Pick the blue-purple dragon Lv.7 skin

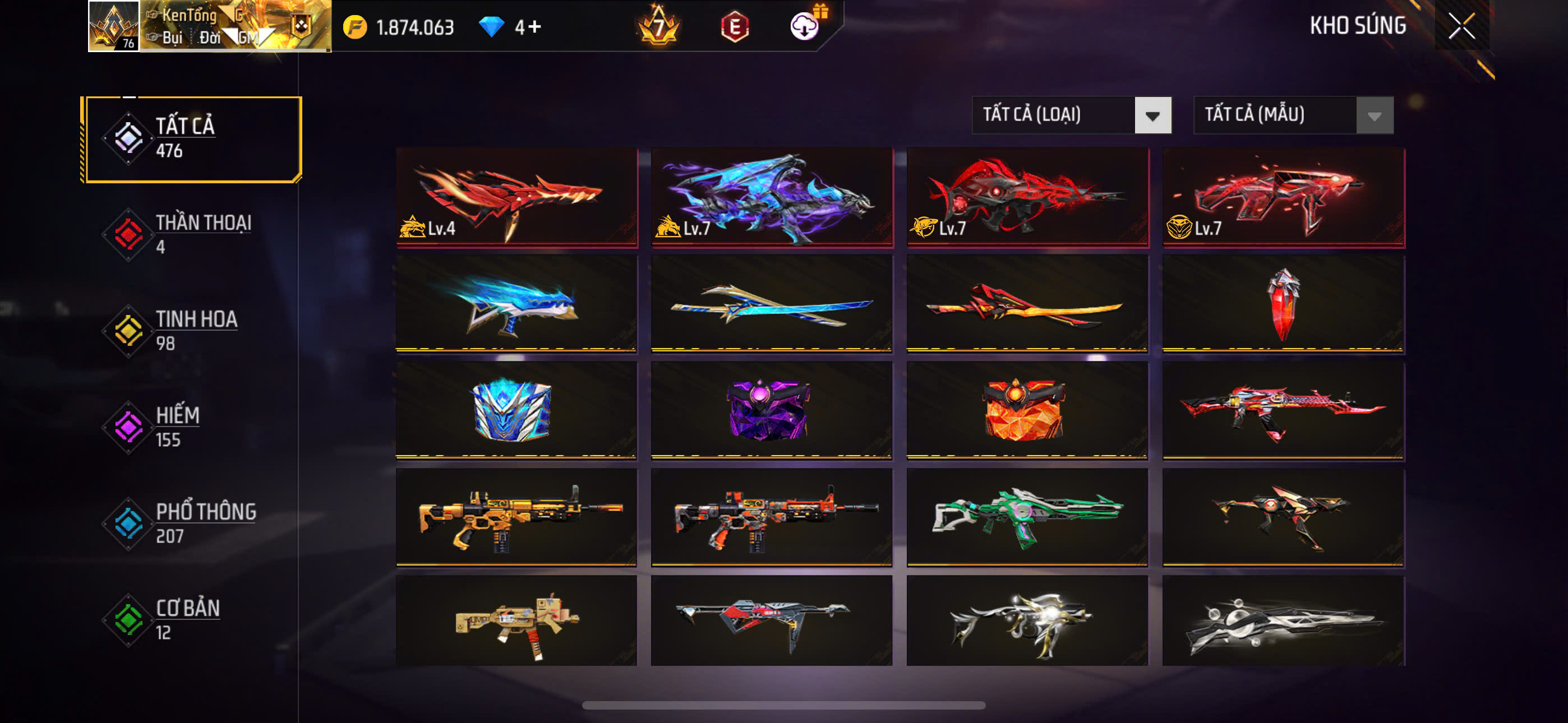[x=772, y=197]
